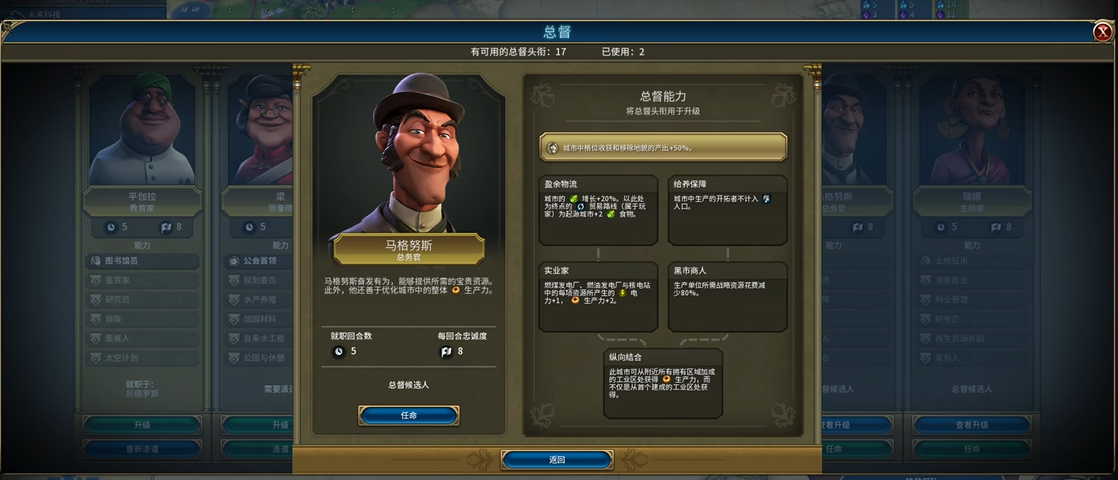The image size is (1118, 480).
Task: Choose the 给养保障 promotion
Action: pyautogui.click(x=727, y=210)
